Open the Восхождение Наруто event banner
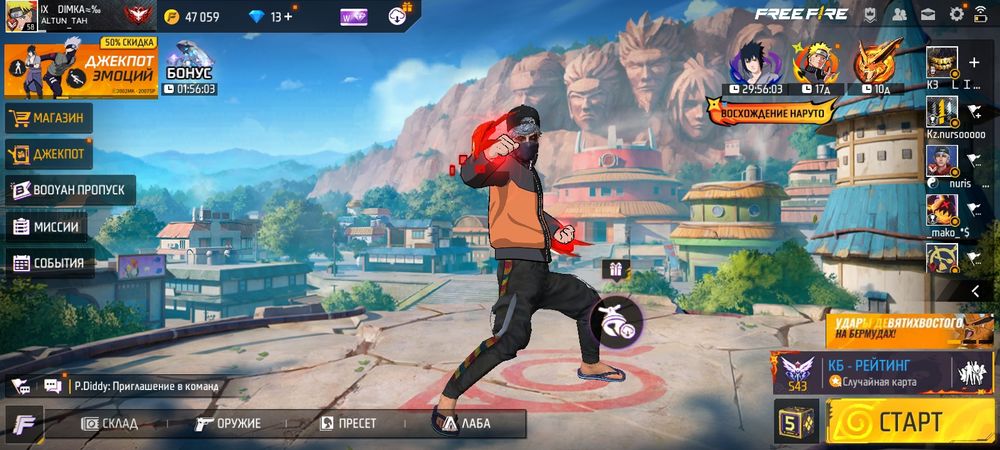The image size is (1000, 450). tap(772, 111)
